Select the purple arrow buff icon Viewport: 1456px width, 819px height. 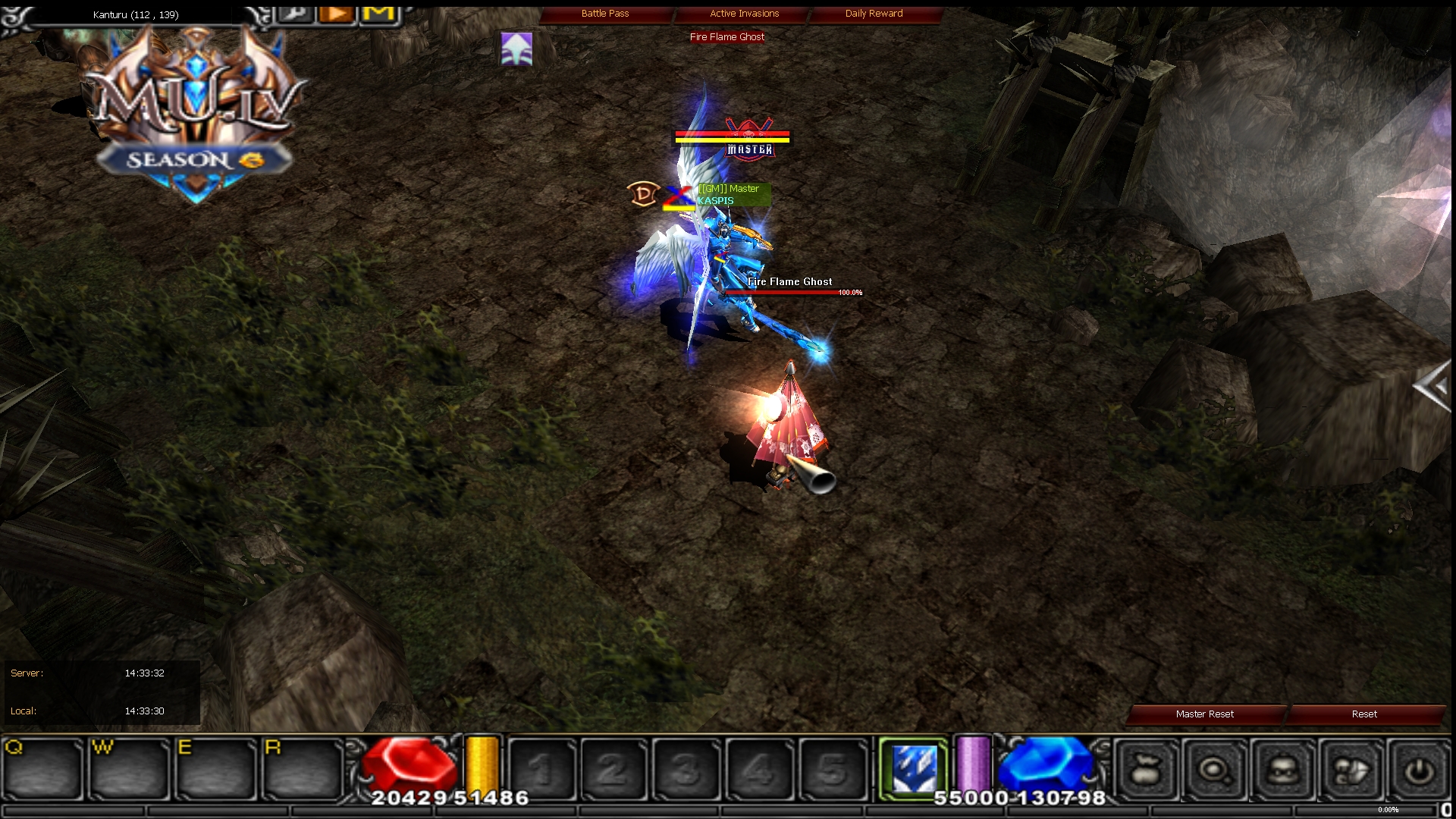(x=516, y=49)
